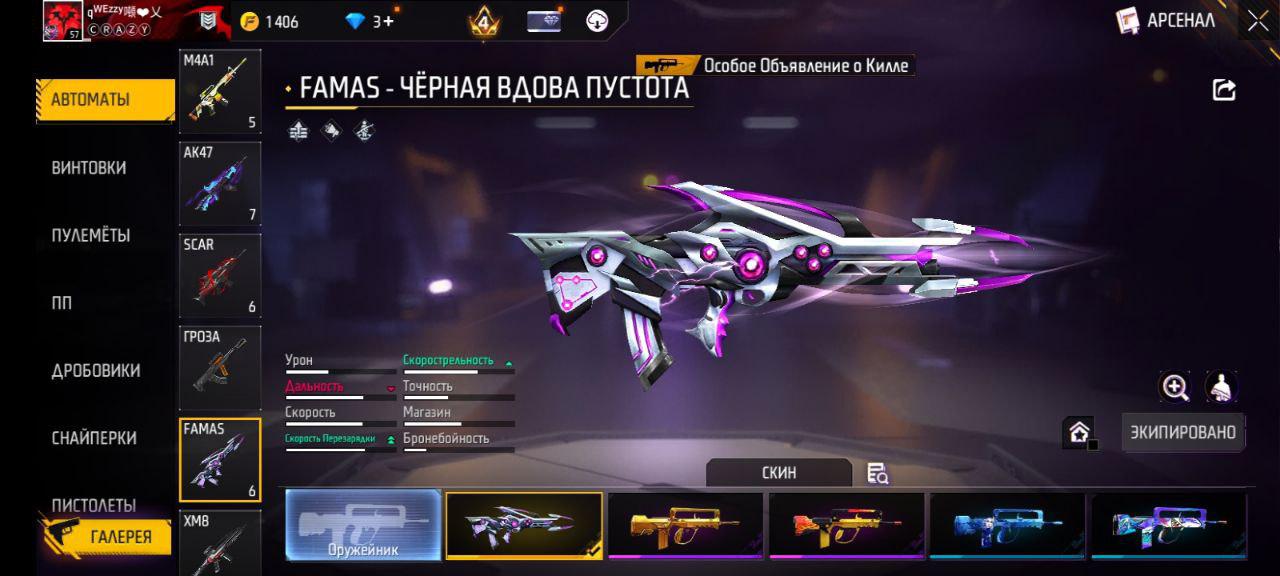This screenshot has width=1280, height=576.
Task: Open the Скин tab
Action: [x=779, y=473]
